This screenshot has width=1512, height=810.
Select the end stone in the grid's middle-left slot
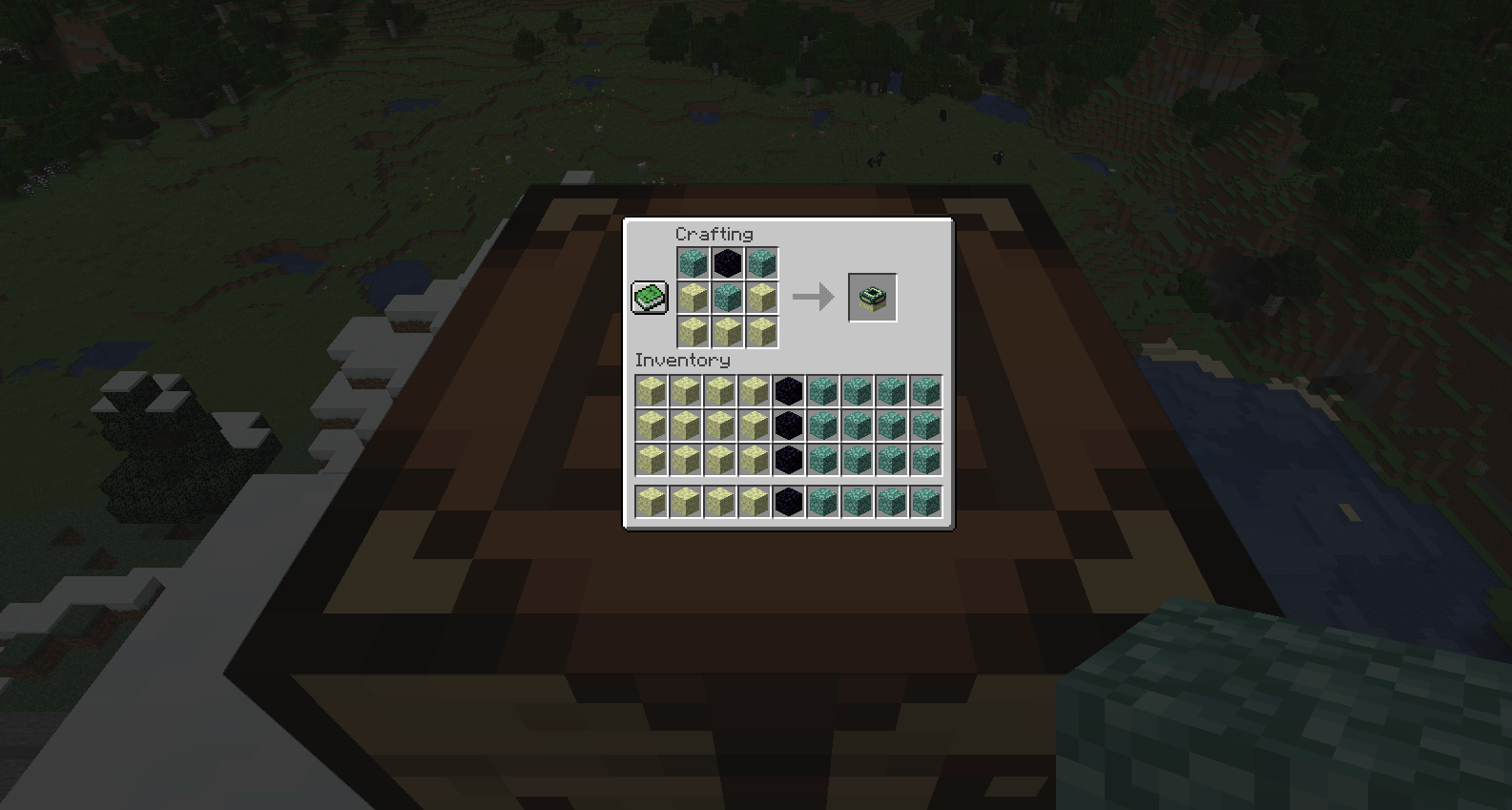[693, 298]
